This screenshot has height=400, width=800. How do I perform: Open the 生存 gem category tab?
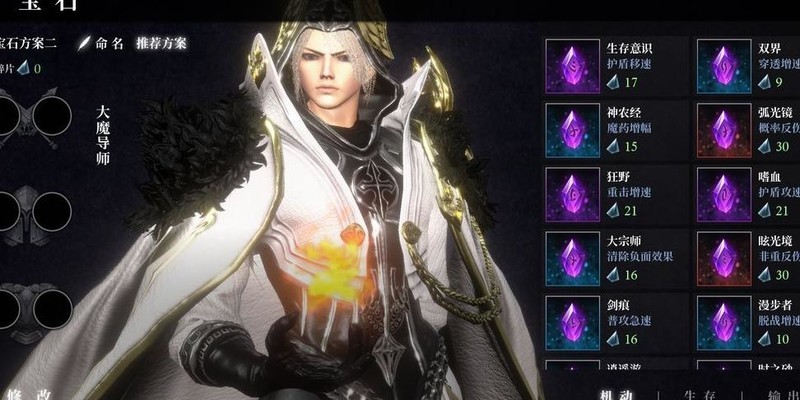click(x=695, y=393)
